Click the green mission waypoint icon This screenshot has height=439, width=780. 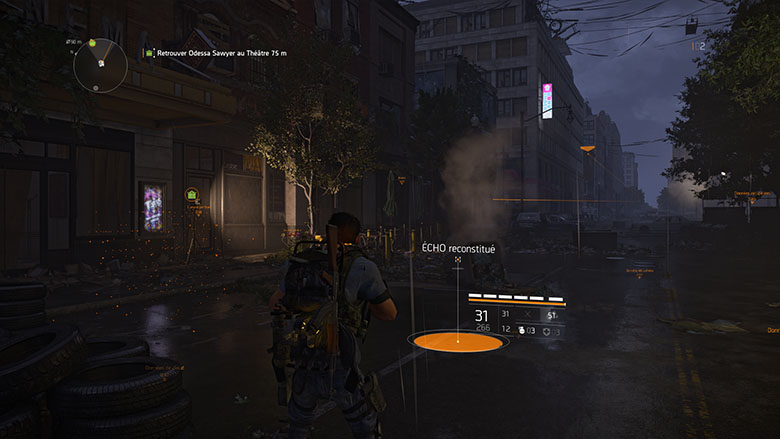coord(192,193)
